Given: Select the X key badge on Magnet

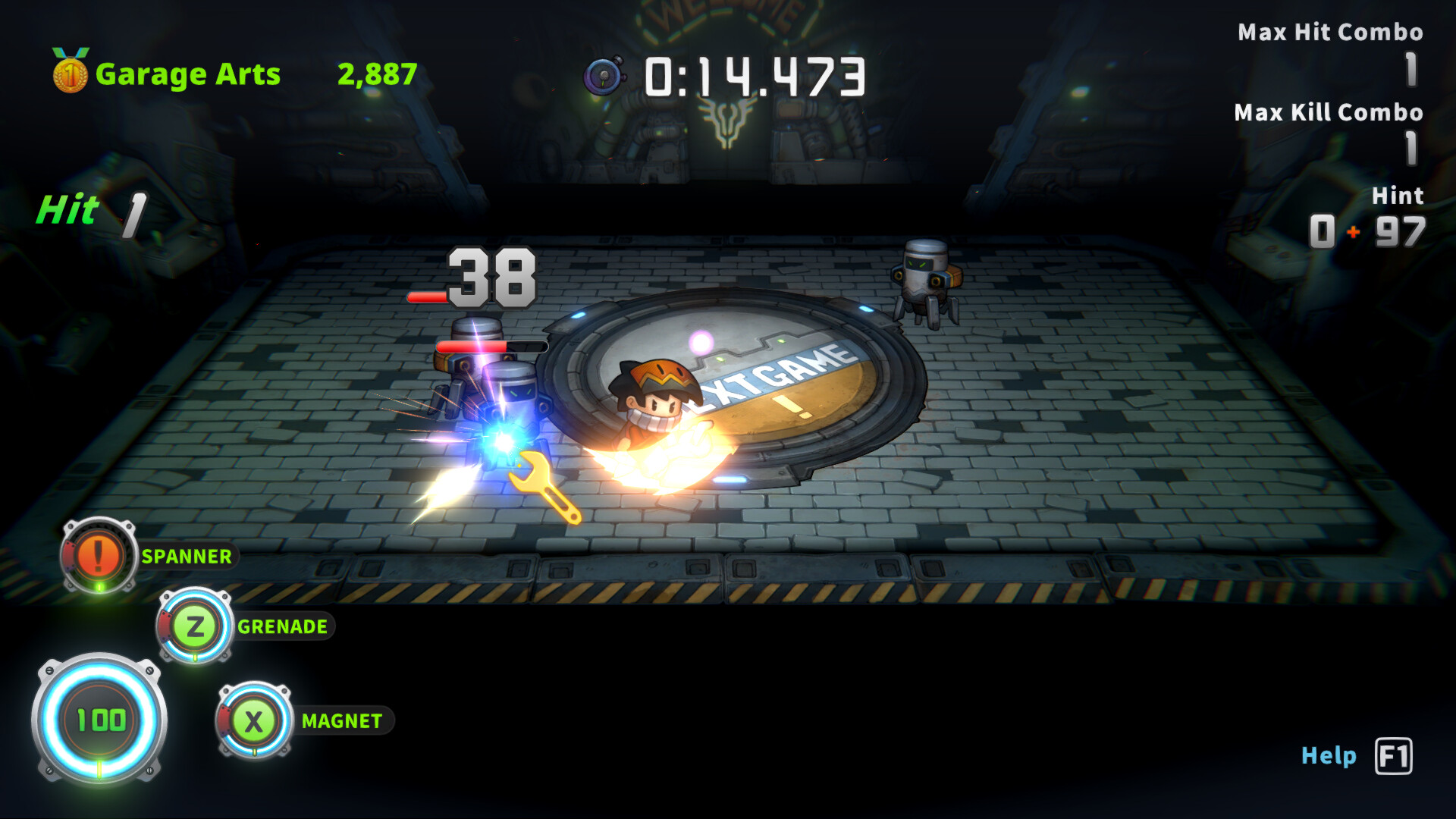Looking at the screenshot, I should 254,721.
